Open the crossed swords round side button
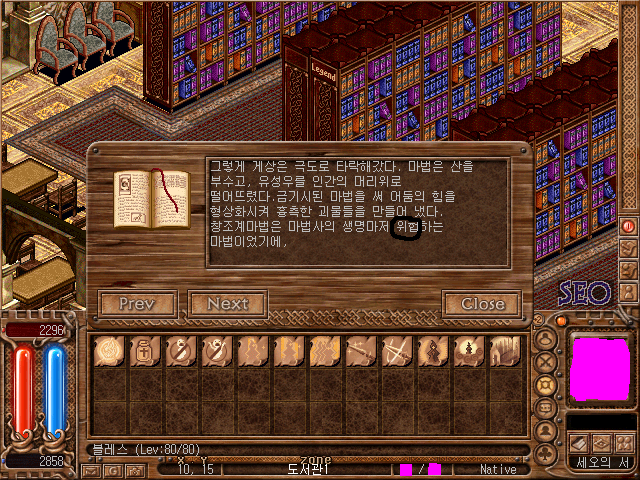This screenshot has height=480, width=640. 546,362
